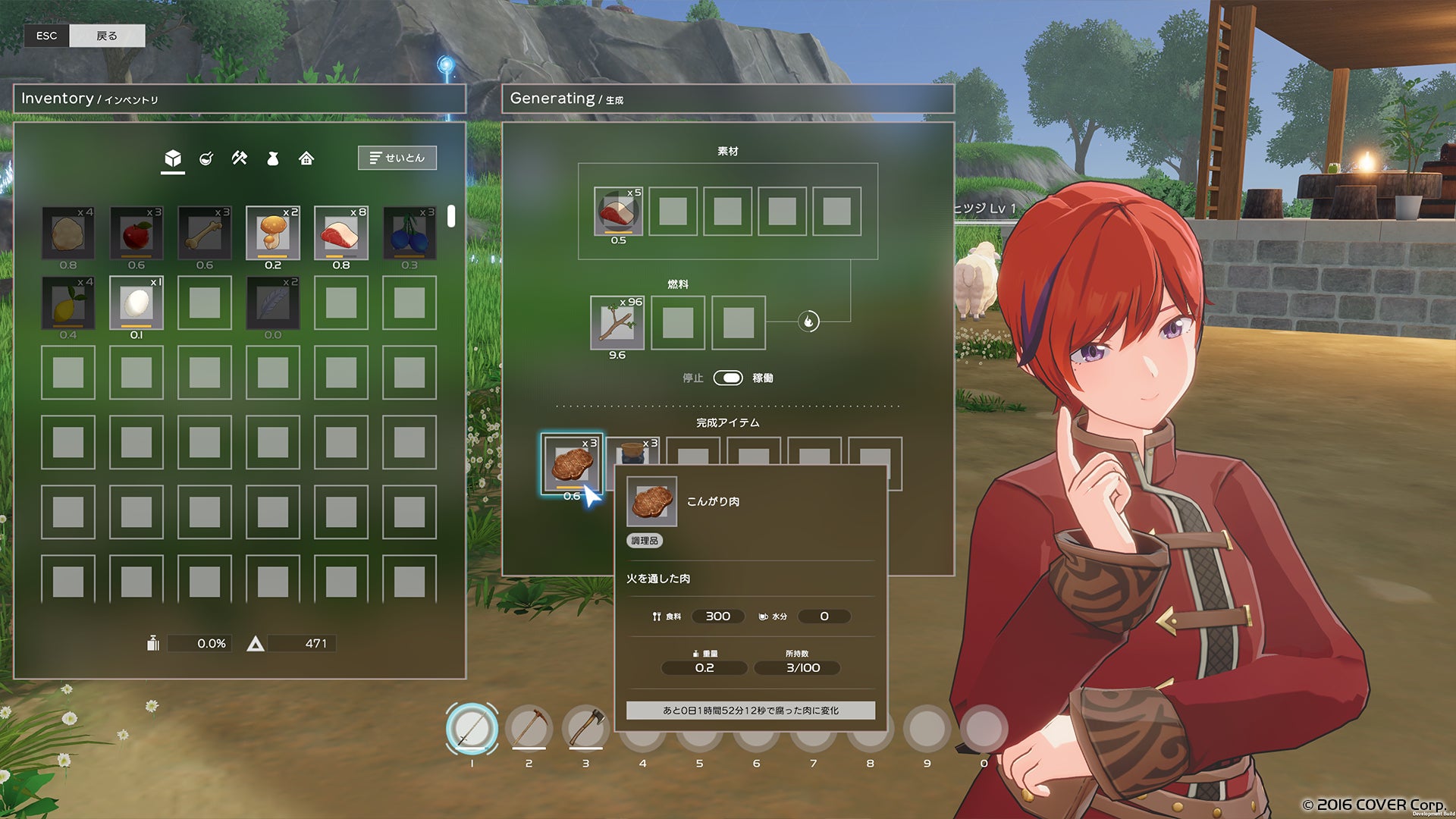This screenshot has width=1456, height=819.
Task: Pick the mushroom stack in inventory
Action: [x=273, y=234]
